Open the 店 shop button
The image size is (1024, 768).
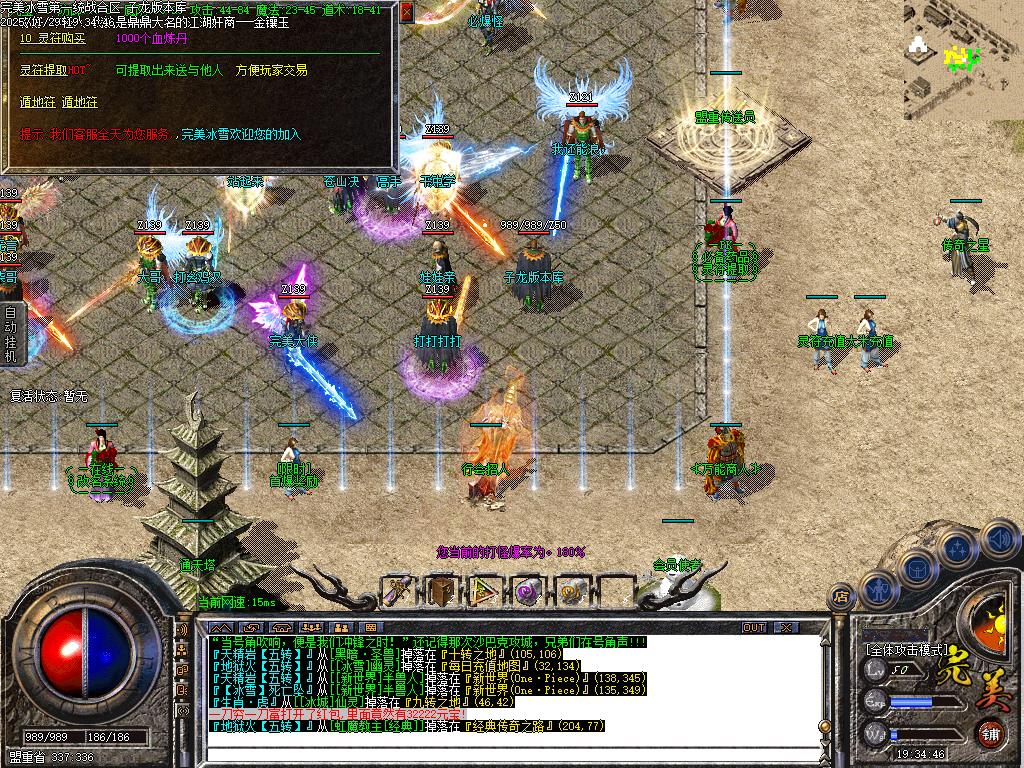coord(841,596)
